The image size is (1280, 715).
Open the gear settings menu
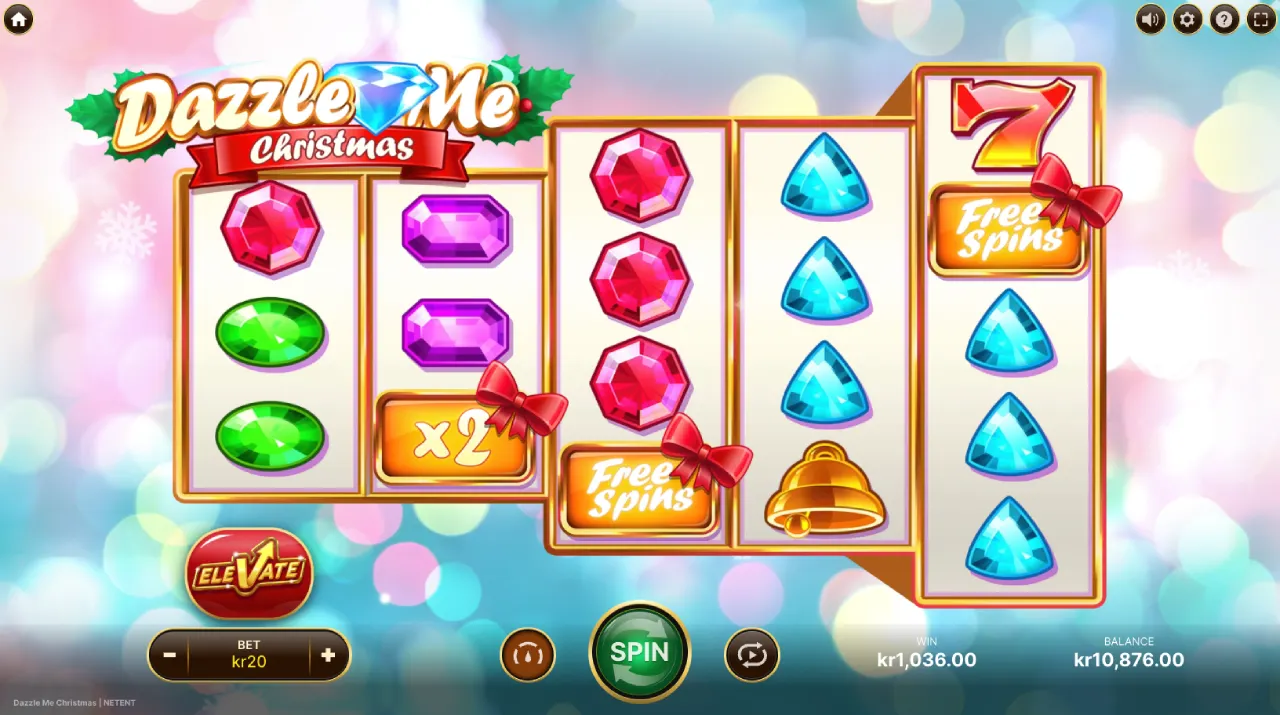click(1188, 18)
